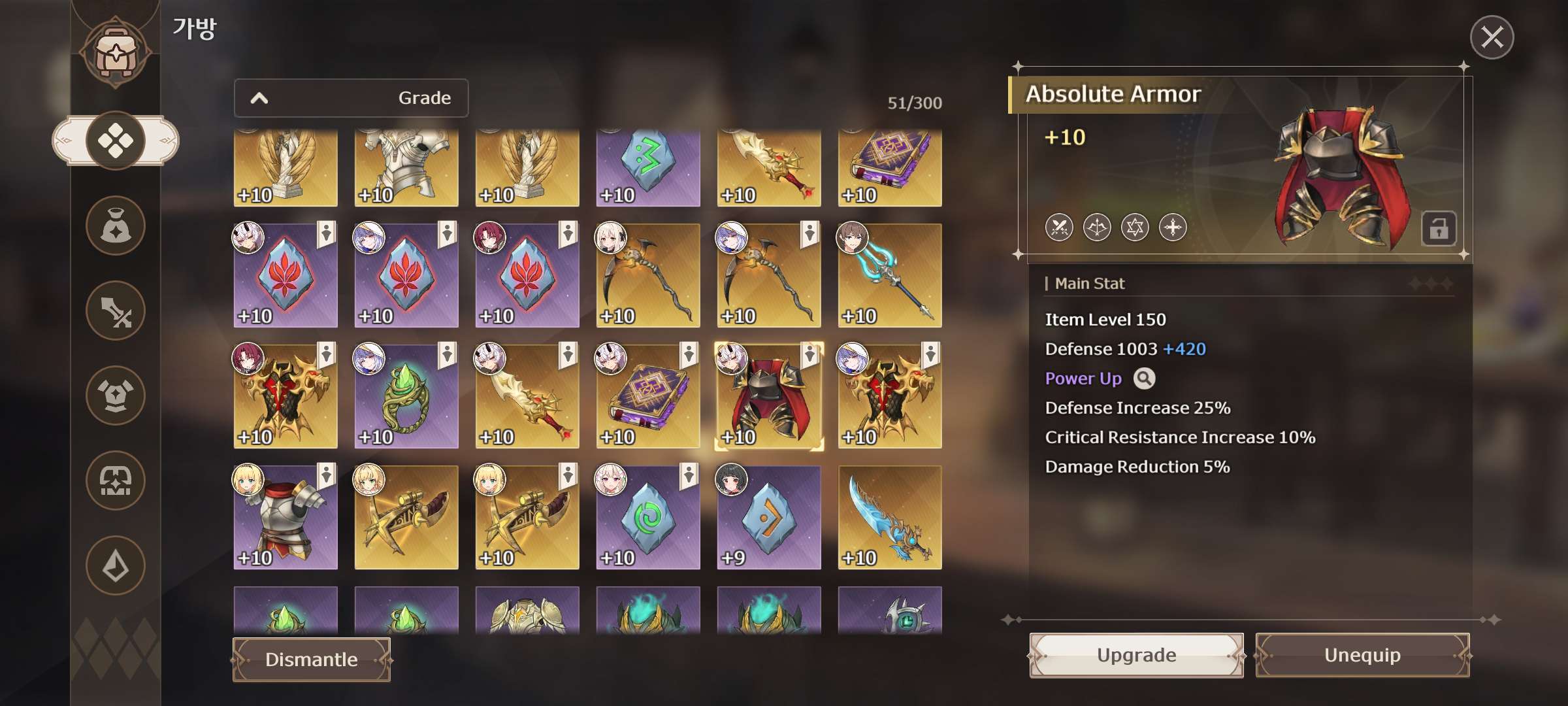
Task: Switch to the armor category tab
Action: click(x=116, y=395)
